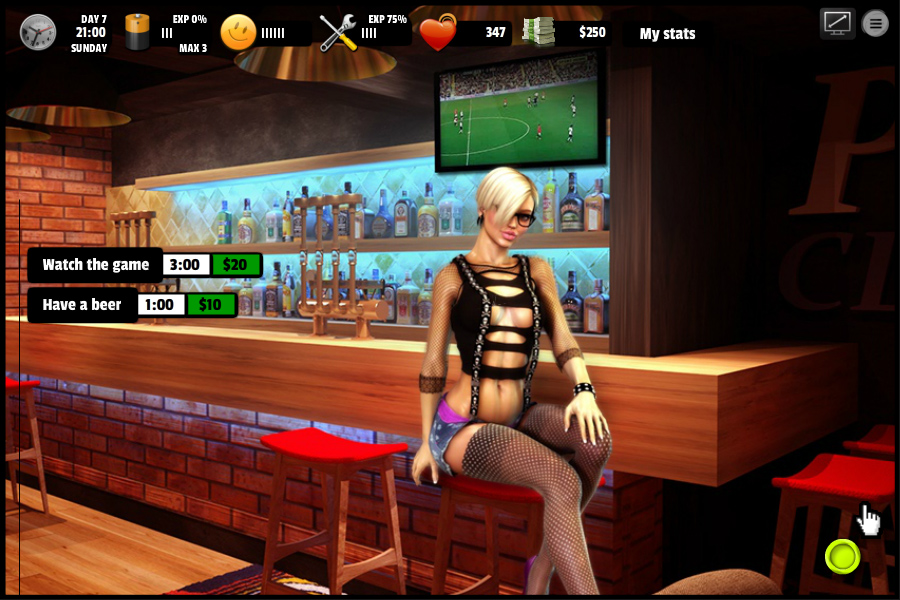Click the clock icon

(38, 32)
